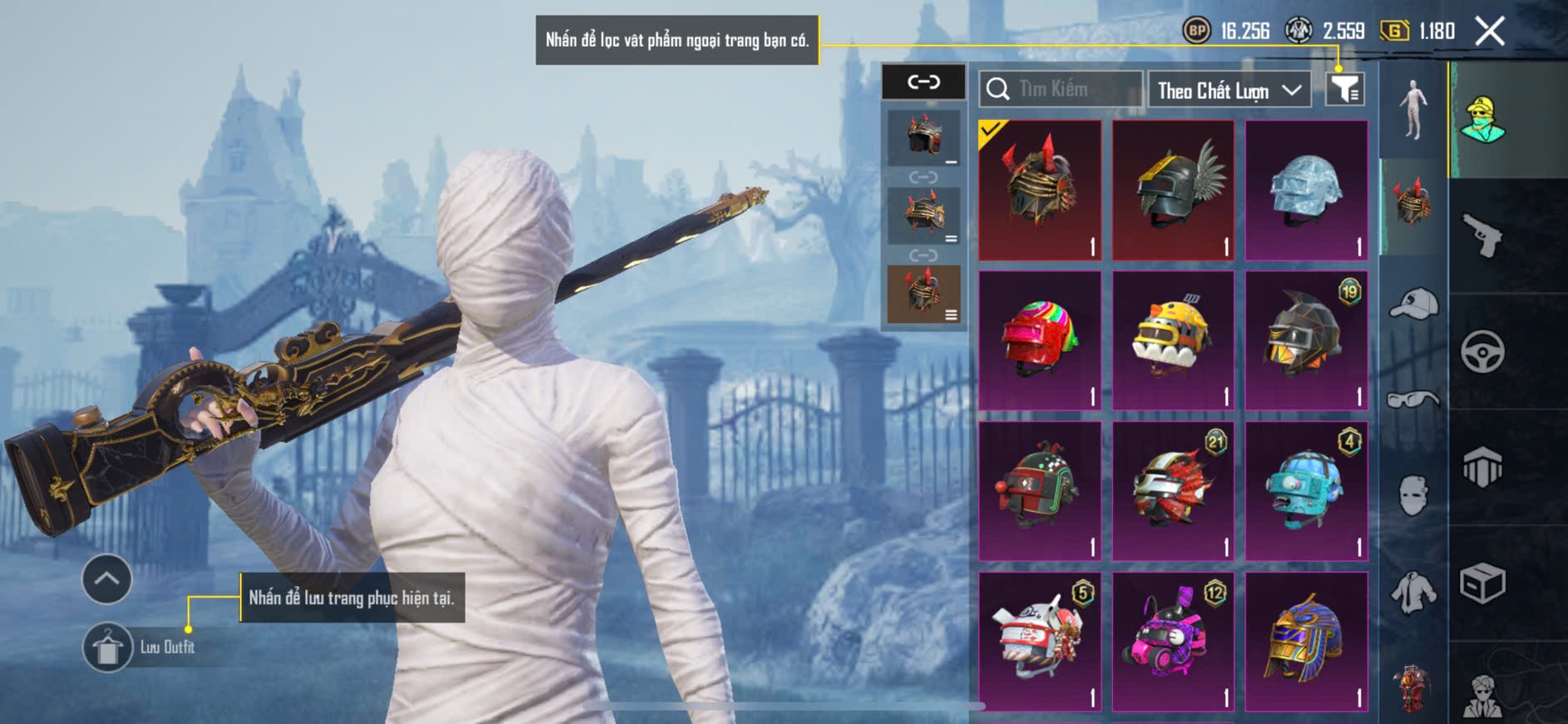The height and width of the screenshot is (724, 1568).
Task: Select the winged grey helmet skin
Action: 1174,190
